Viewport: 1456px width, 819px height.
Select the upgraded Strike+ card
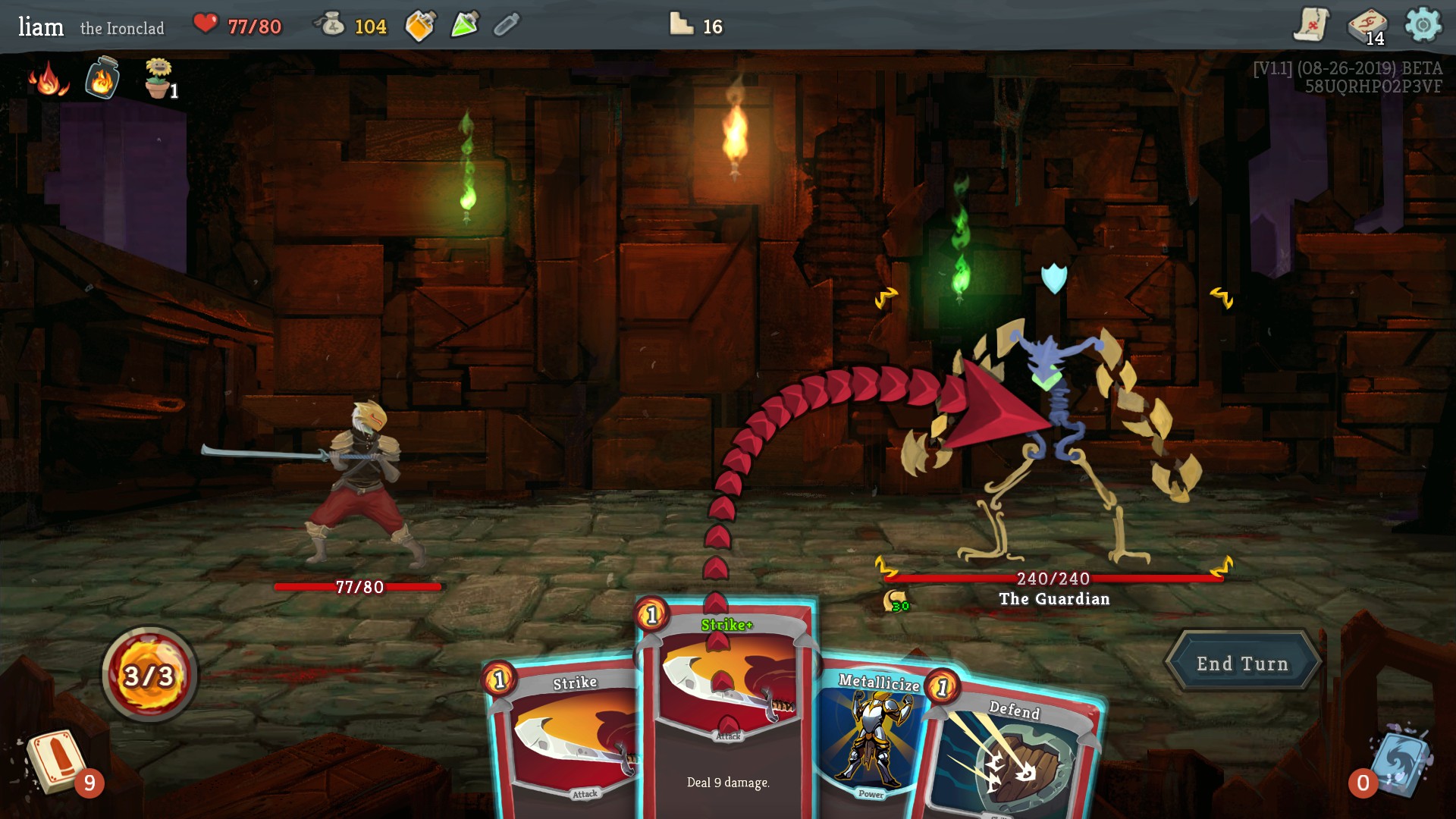(x=726, y=705)
